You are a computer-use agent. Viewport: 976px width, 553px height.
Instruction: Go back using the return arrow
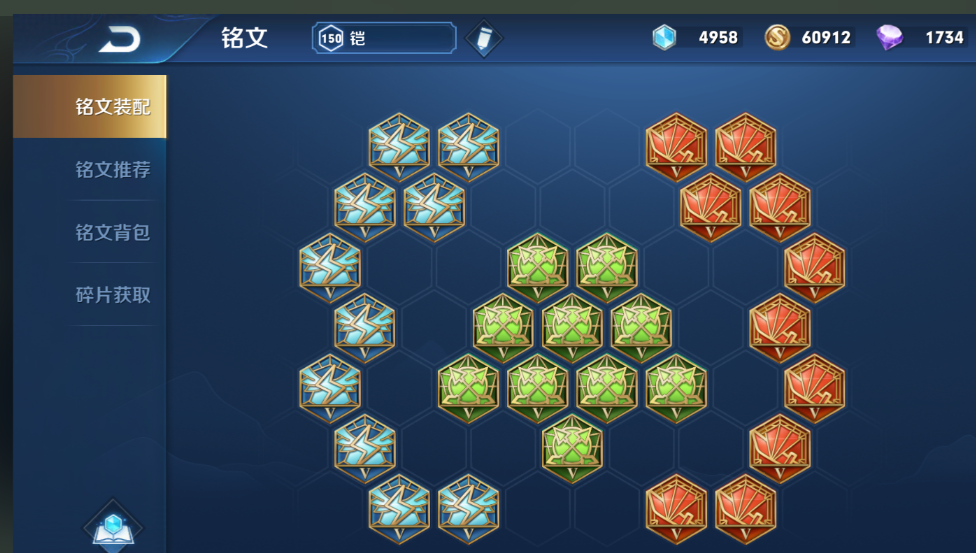pos(119,39)
